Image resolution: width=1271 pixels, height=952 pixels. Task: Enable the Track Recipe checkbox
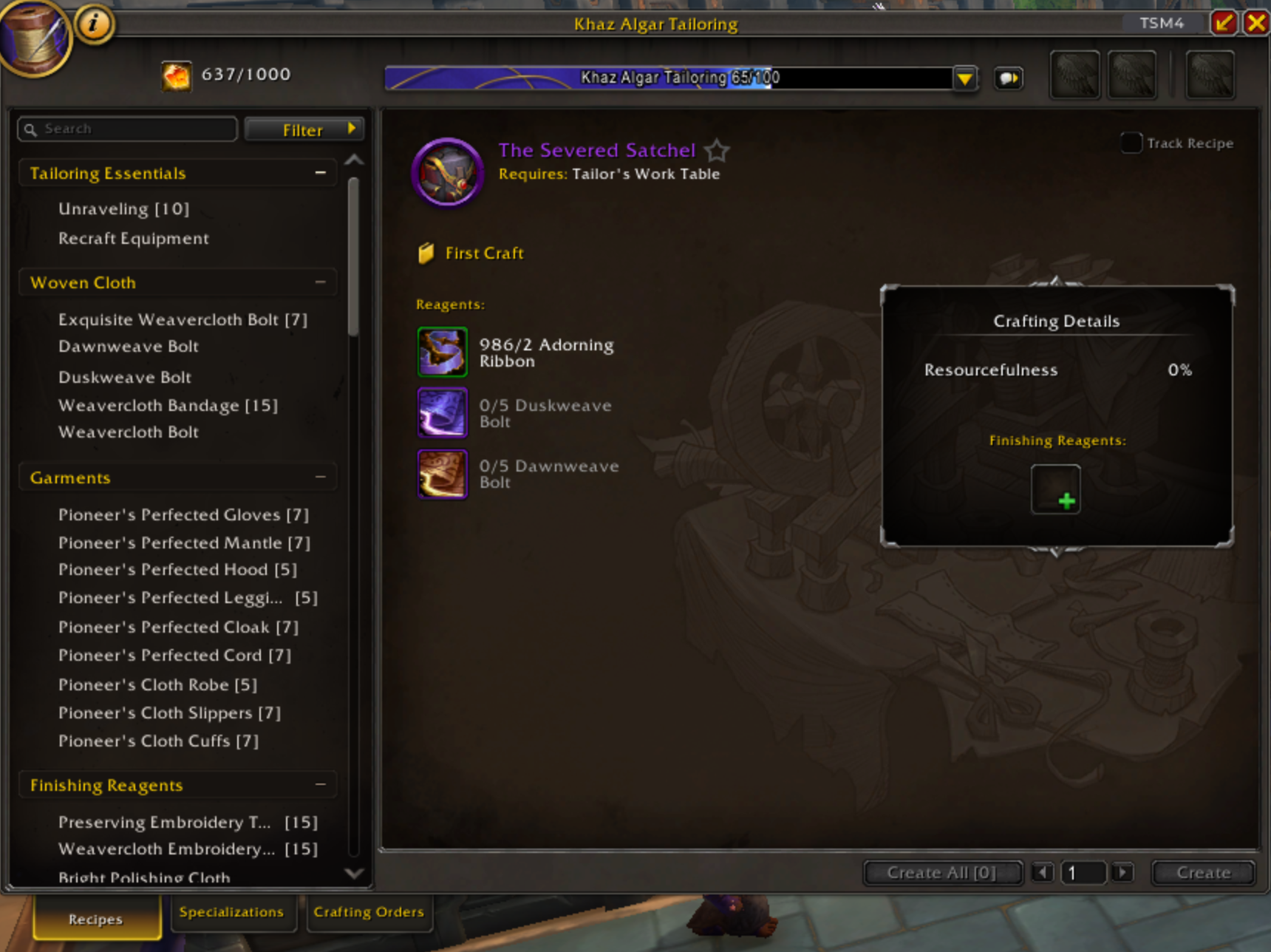point(1130,143)
